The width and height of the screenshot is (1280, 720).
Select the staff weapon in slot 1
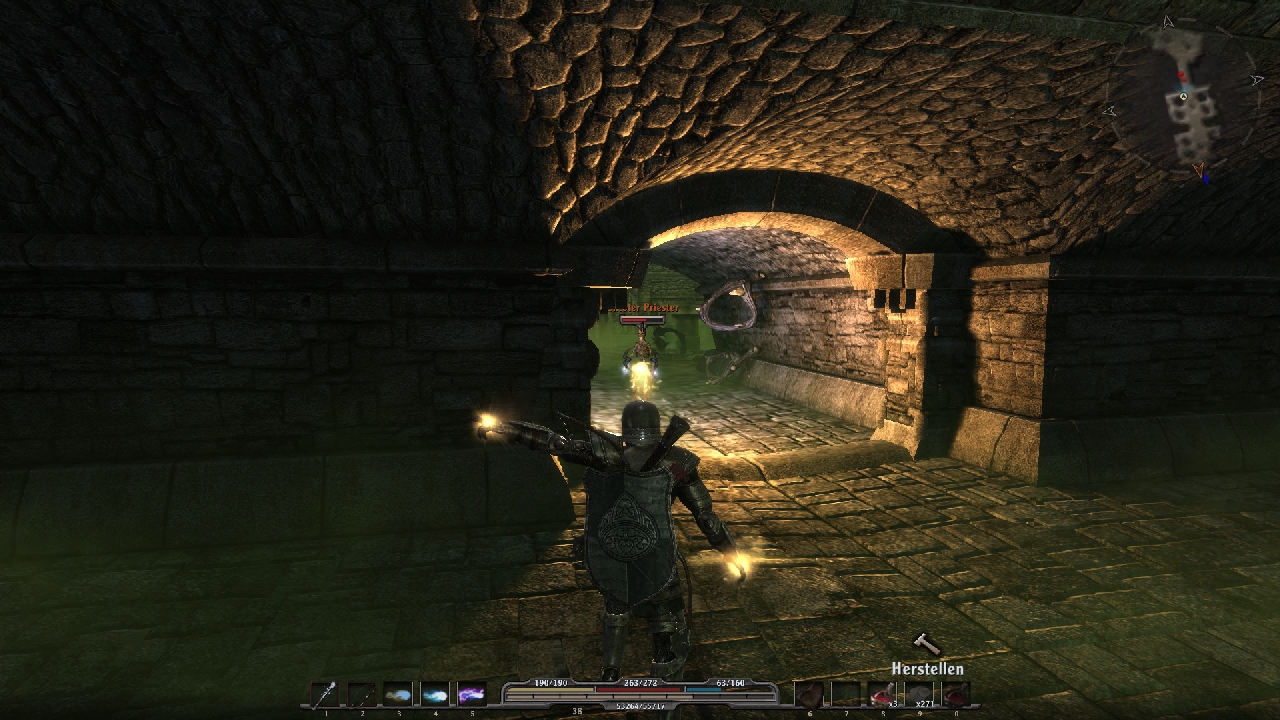(x=325, y=694)
